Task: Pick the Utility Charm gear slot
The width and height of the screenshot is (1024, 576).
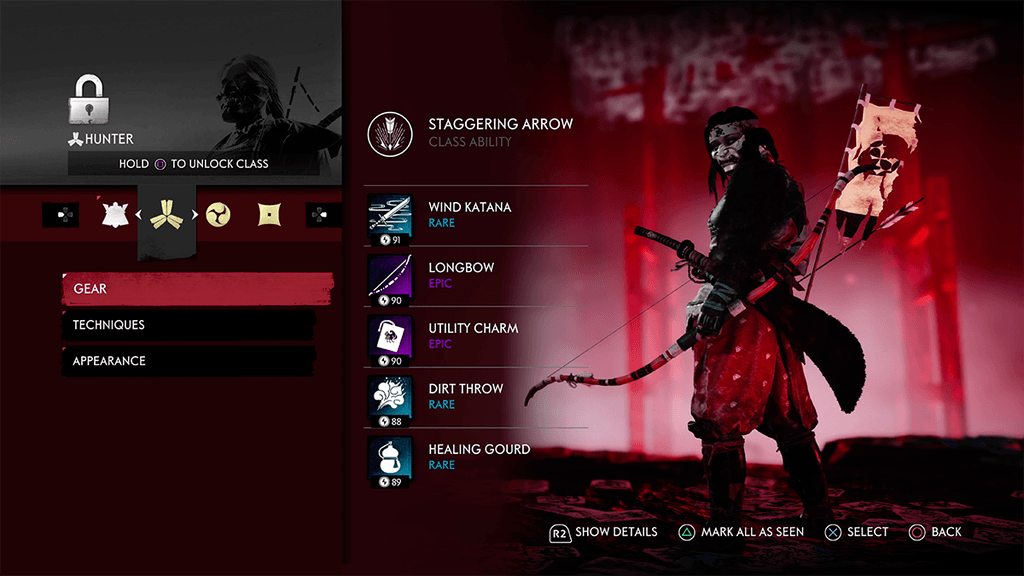Action: pos(476,336)
